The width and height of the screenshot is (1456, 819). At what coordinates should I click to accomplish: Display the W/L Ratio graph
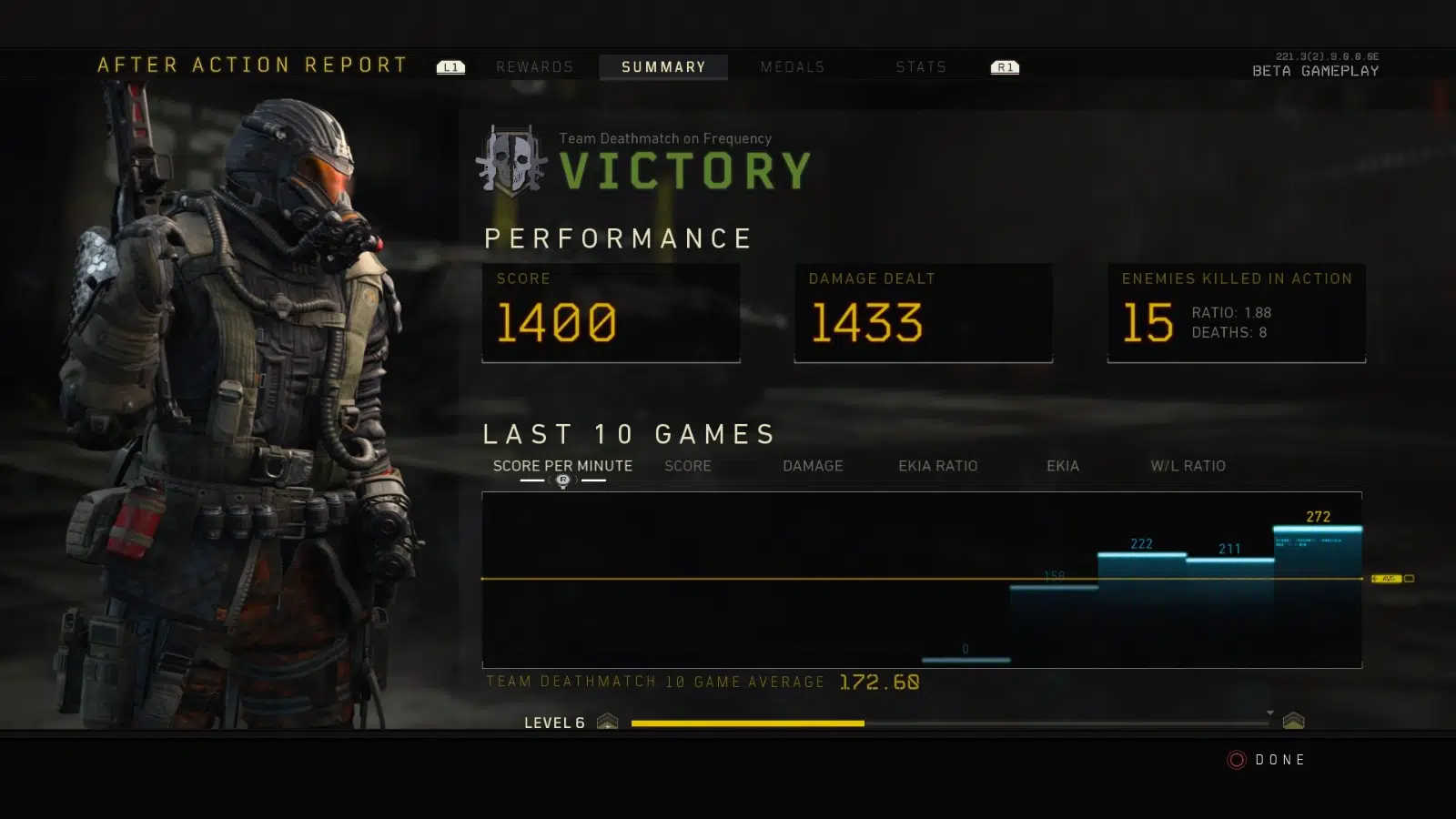click(1188, 466)
